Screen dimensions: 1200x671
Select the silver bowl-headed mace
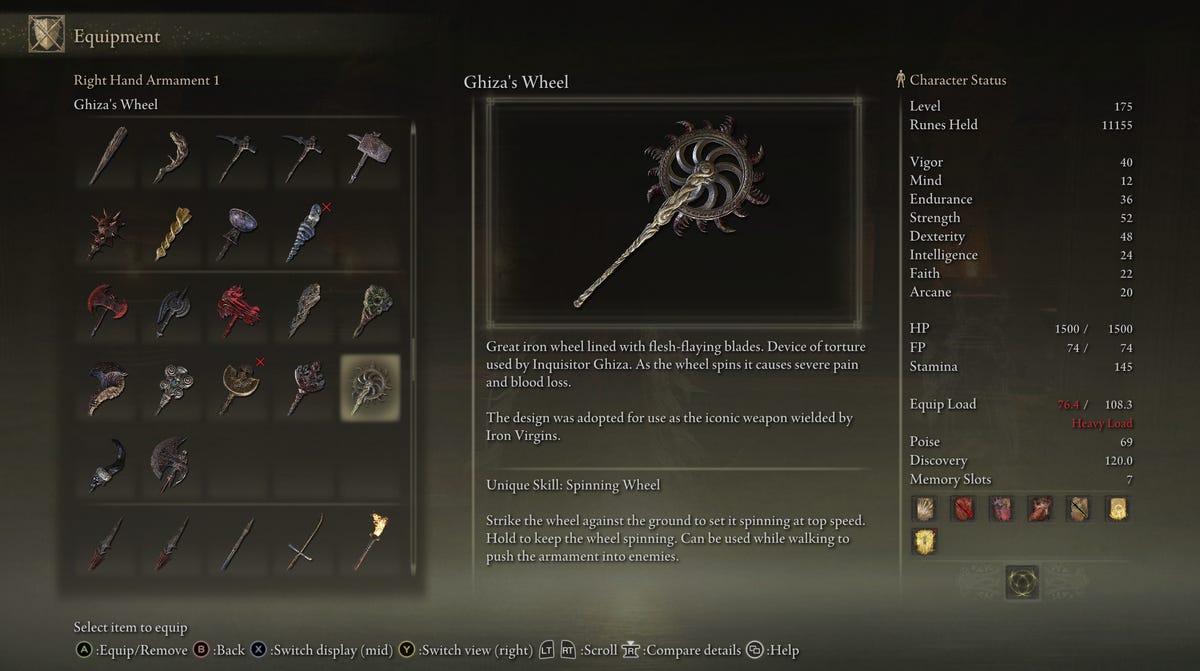(x=238, y=233)
